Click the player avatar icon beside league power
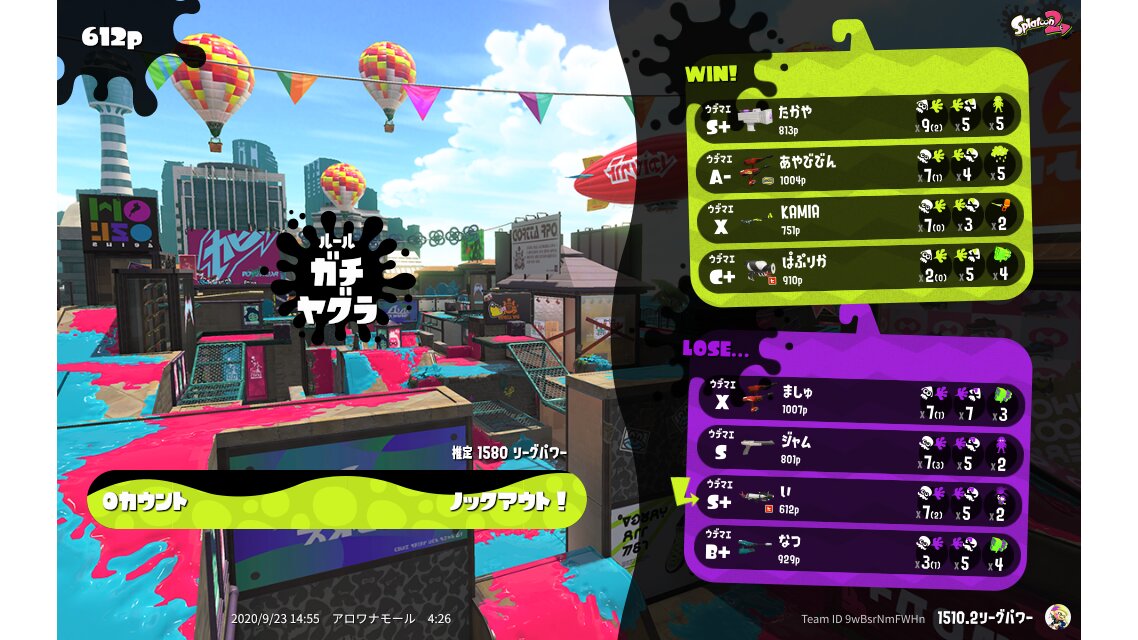The width and height of the screenshot is (1138, 640). 1057,617
